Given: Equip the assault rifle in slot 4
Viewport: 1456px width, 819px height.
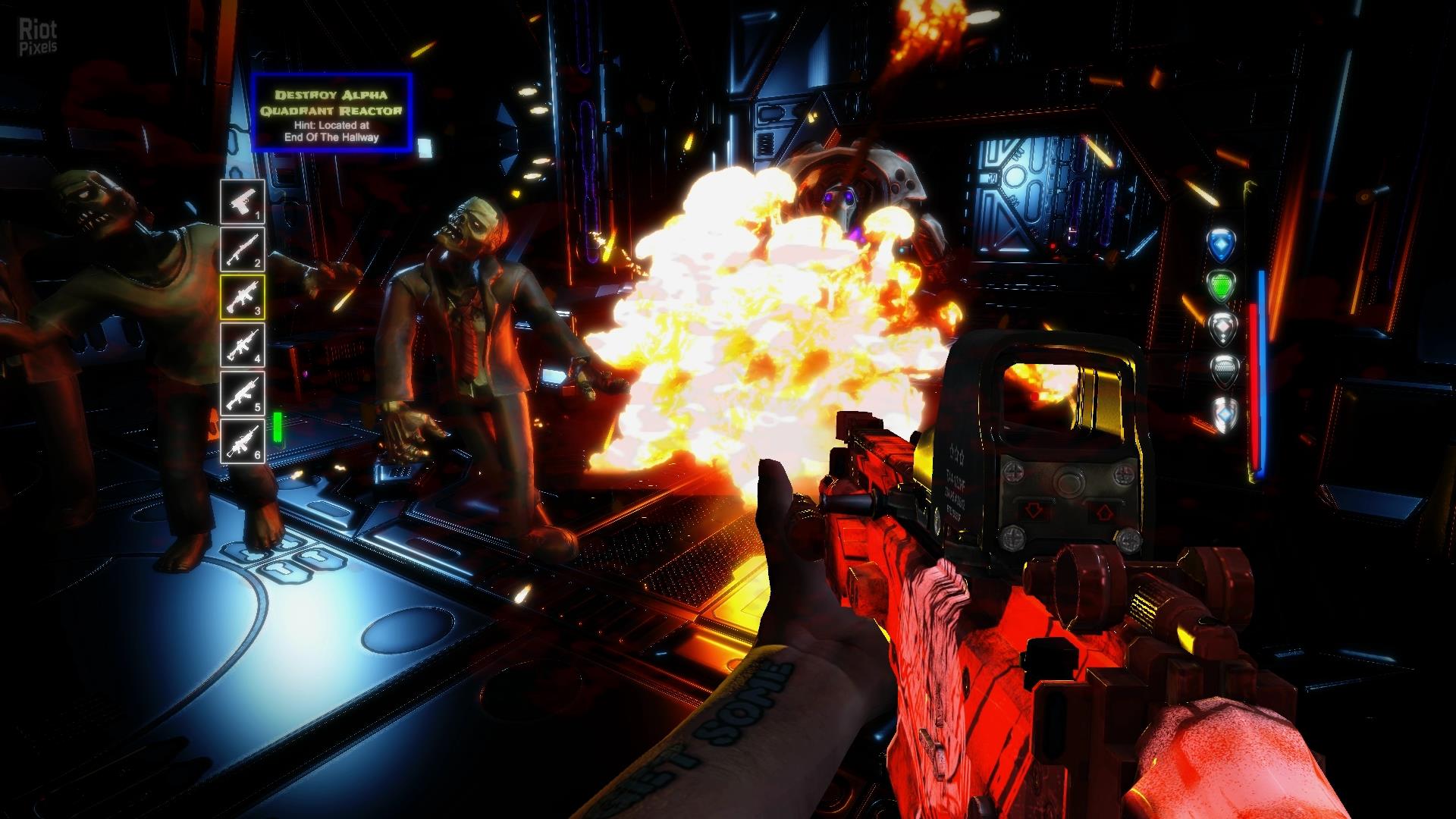Looking at the screenshot, I should 243,345.
